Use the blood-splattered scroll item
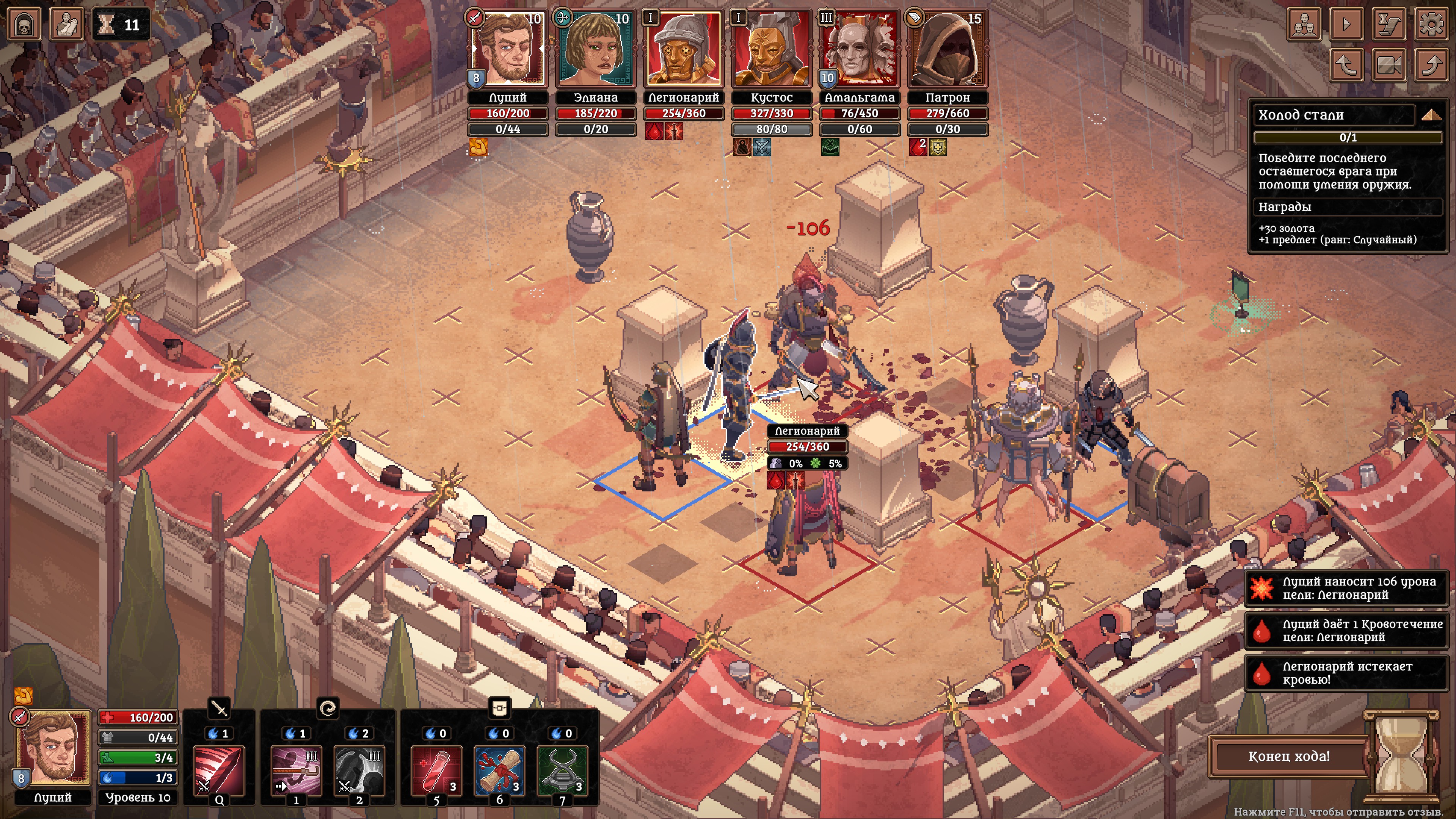Image resolution: width=1456 pixels, height=819 pixels. 499,770
